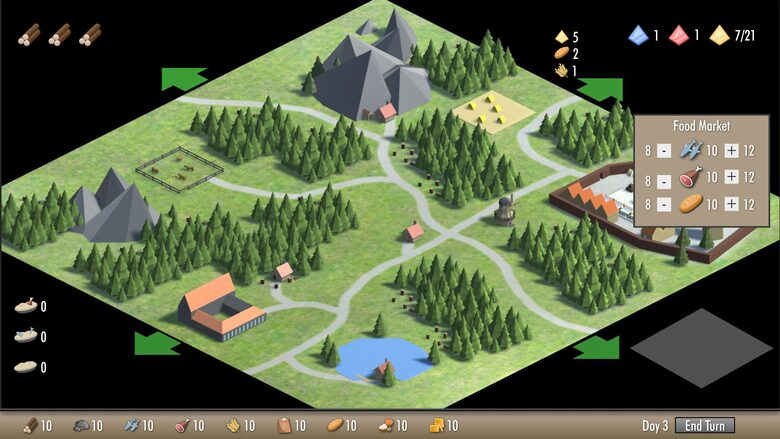The width and height of the screenshot is (780, 439).
Task: Click the lower-left green map arrow
Action: click(x=157, y=343)
